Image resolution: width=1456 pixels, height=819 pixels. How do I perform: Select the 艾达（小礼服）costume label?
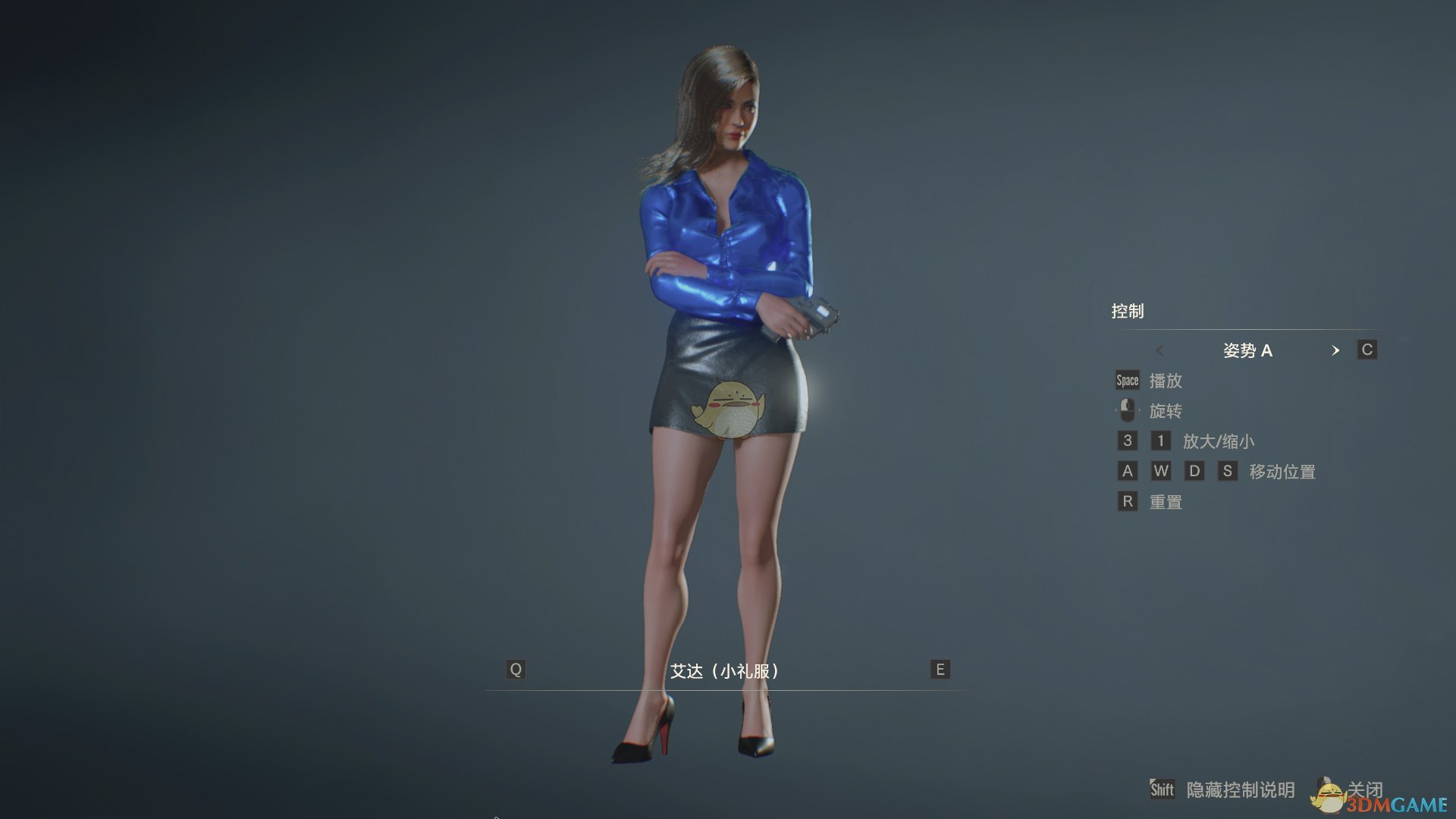pos(726,670)
